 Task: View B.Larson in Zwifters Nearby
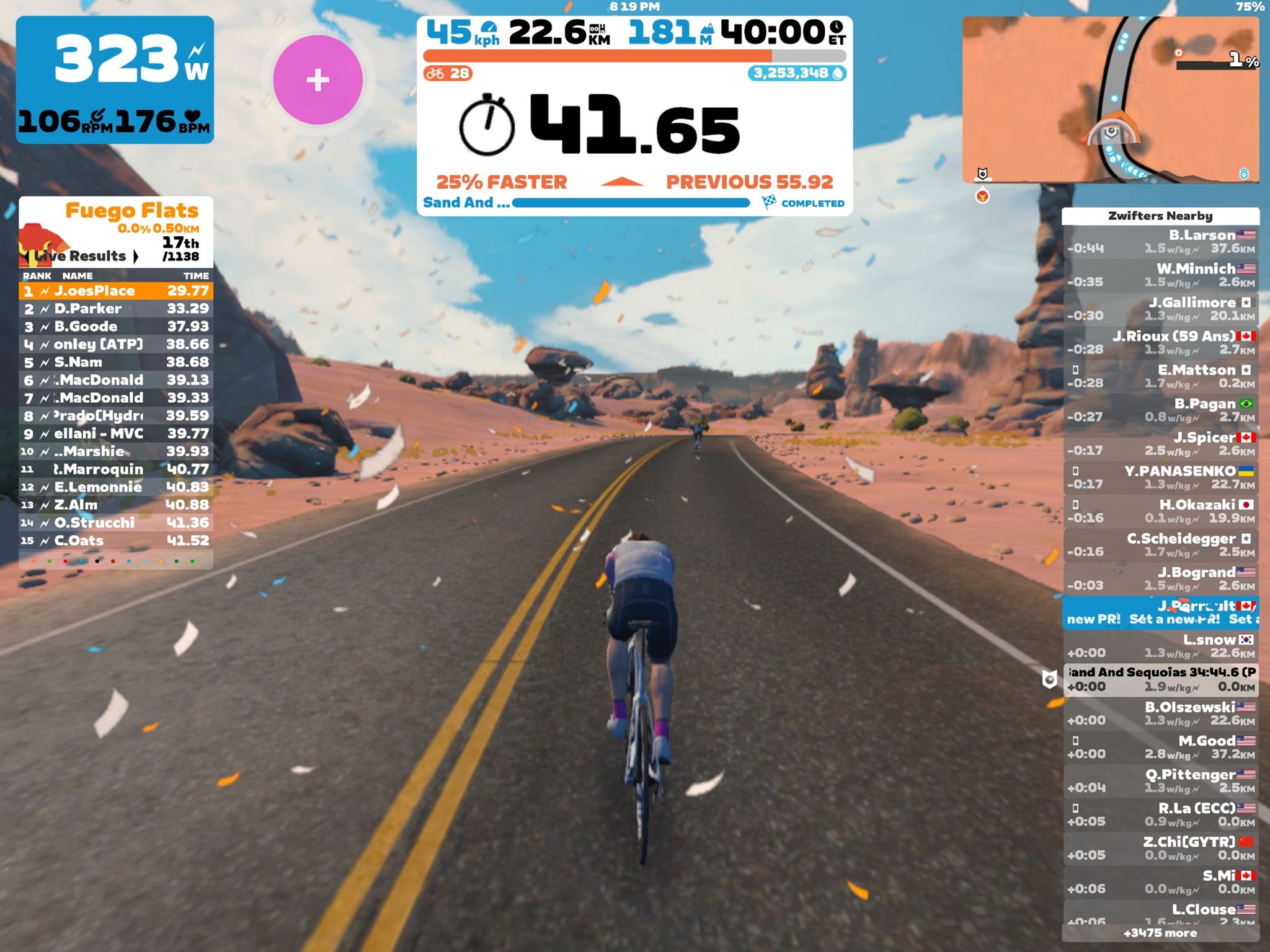click(1161, 242)
